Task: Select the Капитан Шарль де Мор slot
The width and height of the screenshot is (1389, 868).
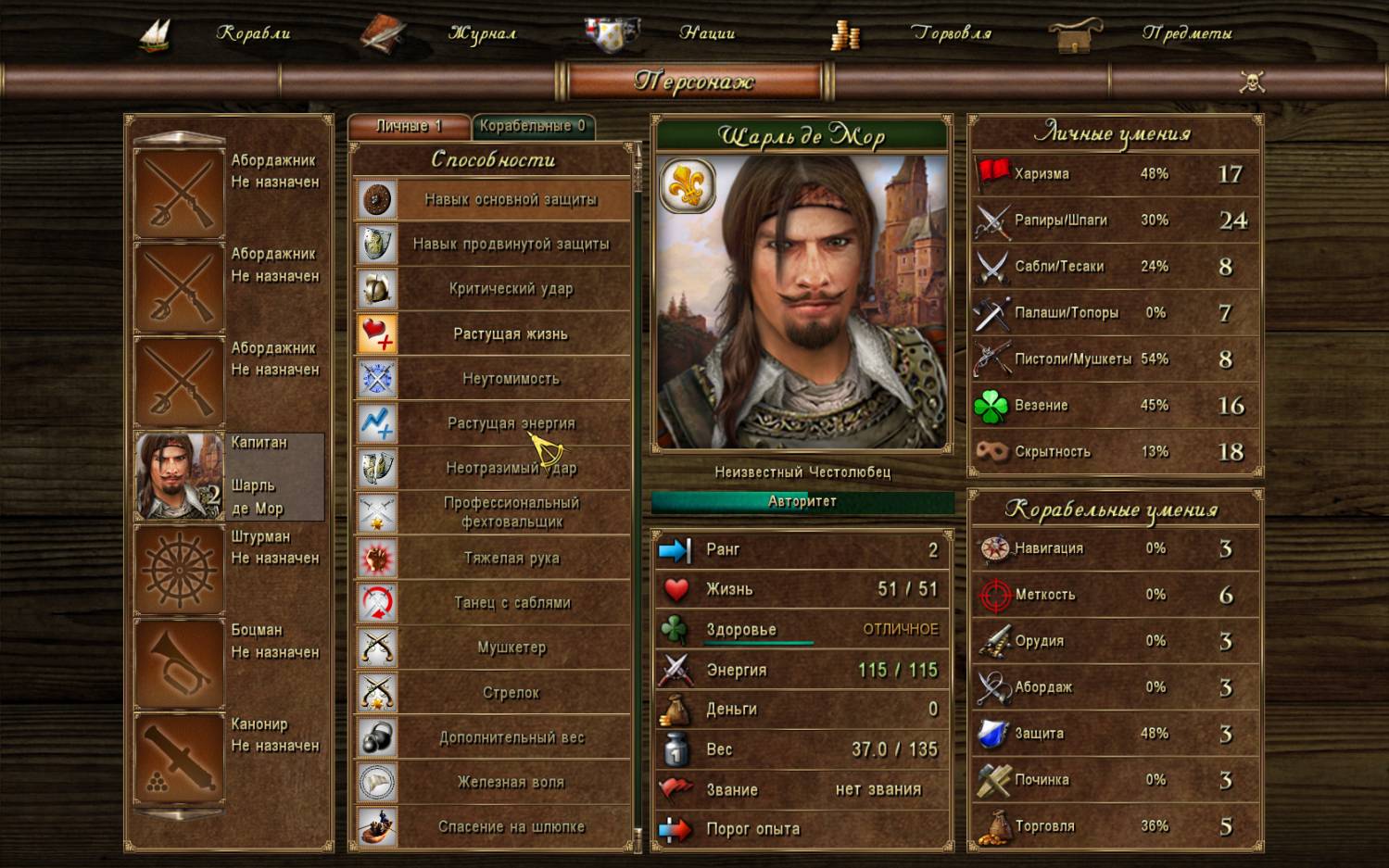Action: [229, 475]
